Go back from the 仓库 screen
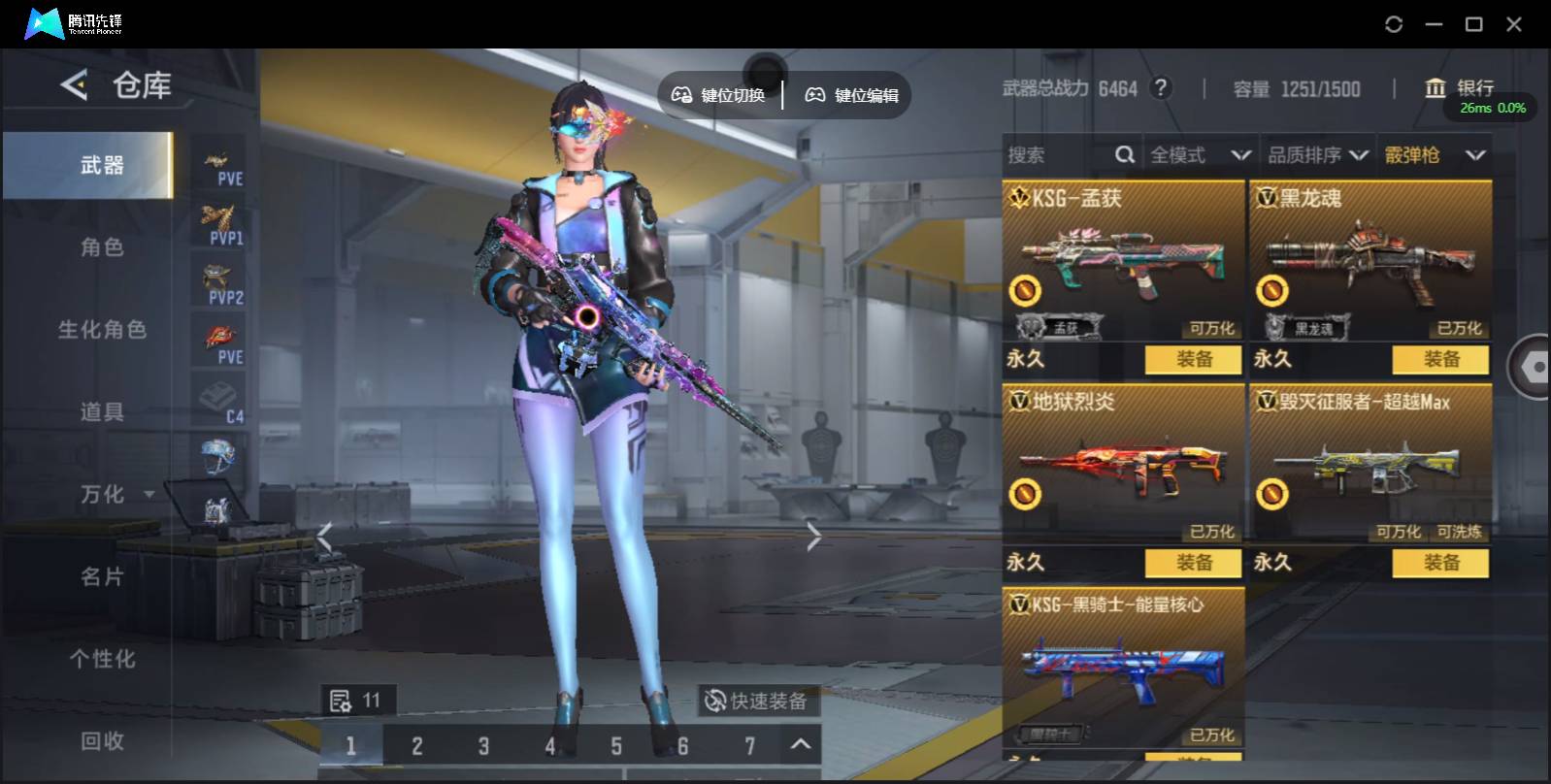 pyautogui.click(x=74, y=85)
